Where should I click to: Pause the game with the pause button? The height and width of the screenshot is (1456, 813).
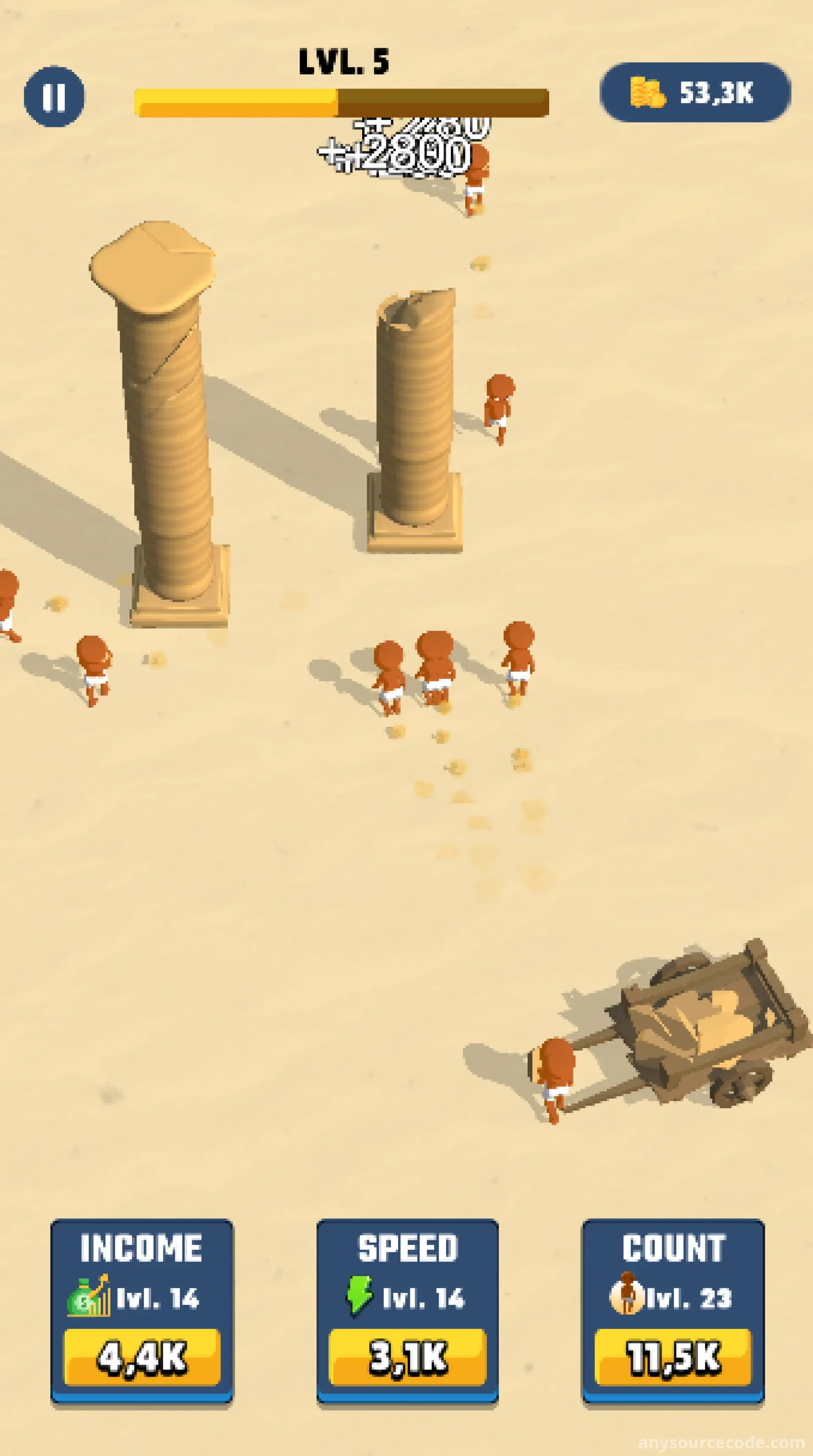[x=54, y=96]
